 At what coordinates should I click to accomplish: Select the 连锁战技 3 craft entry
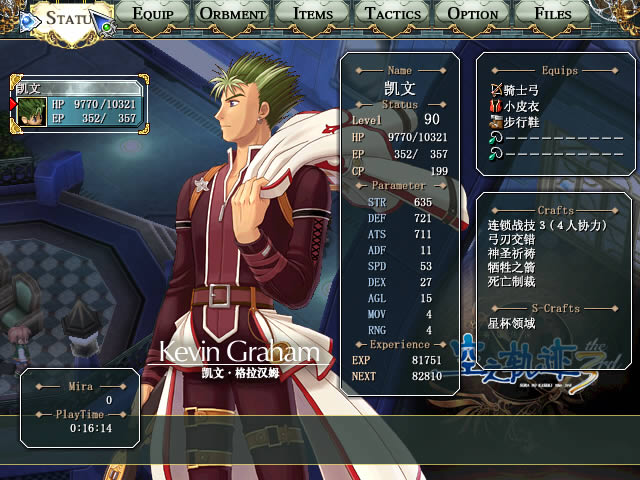pyautogui.click(x=547, y=225)
